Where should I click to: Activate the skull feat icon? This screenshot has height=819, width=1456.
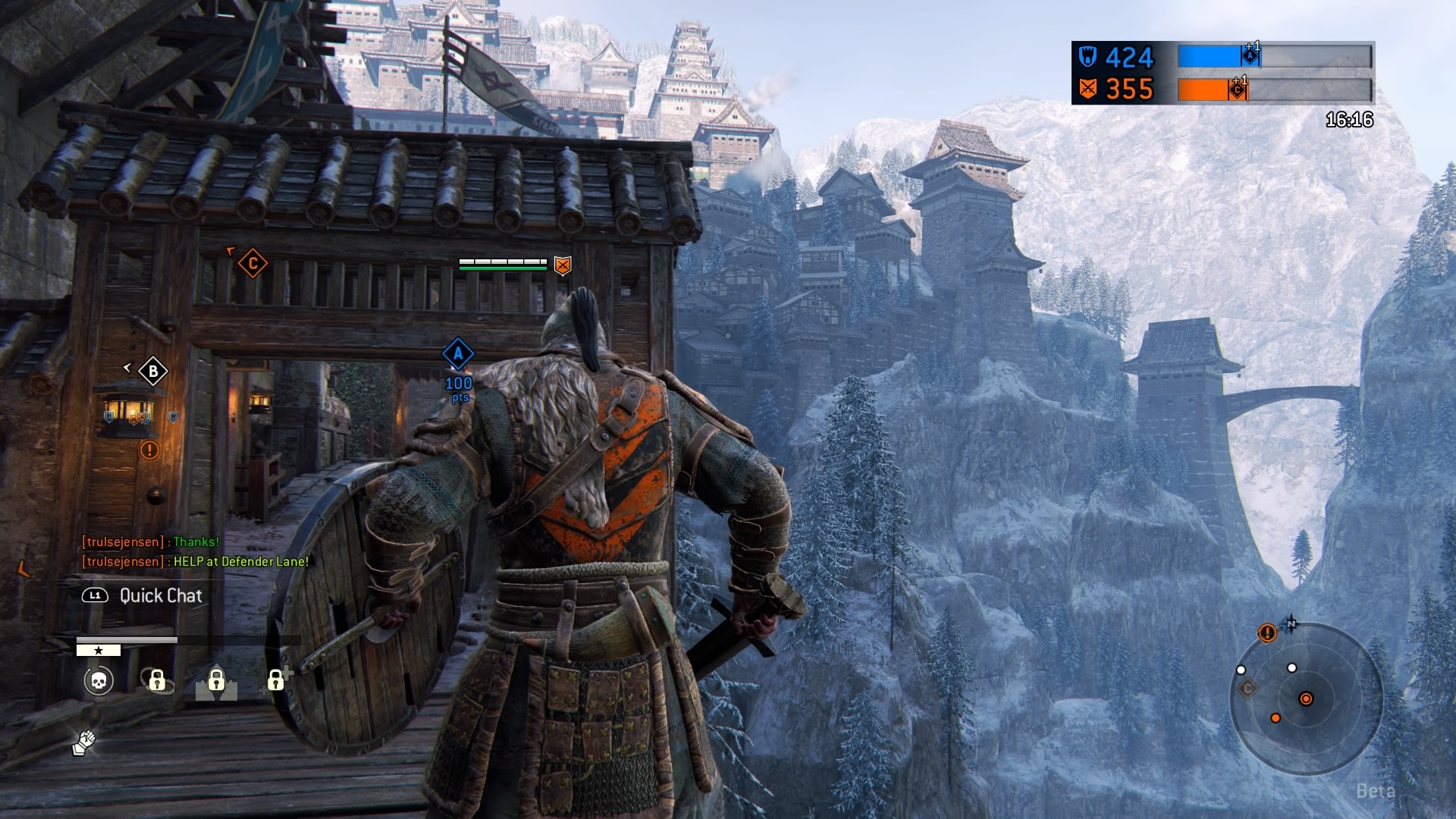pyautogui.click(x=99, y=681)
